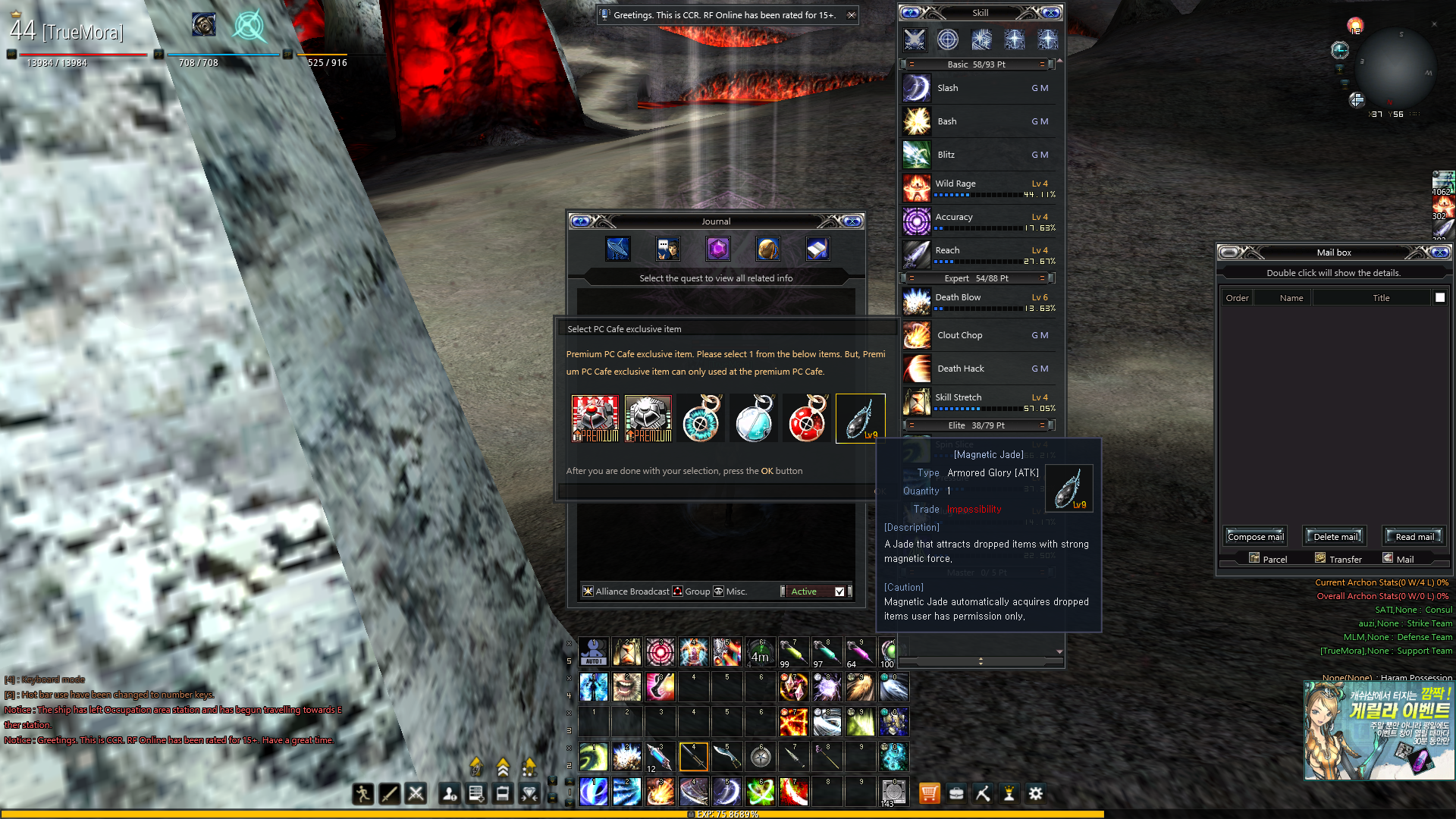Click the Read mail button
The width and height of the screenshot is (1456, 819).
(1414, 537)
